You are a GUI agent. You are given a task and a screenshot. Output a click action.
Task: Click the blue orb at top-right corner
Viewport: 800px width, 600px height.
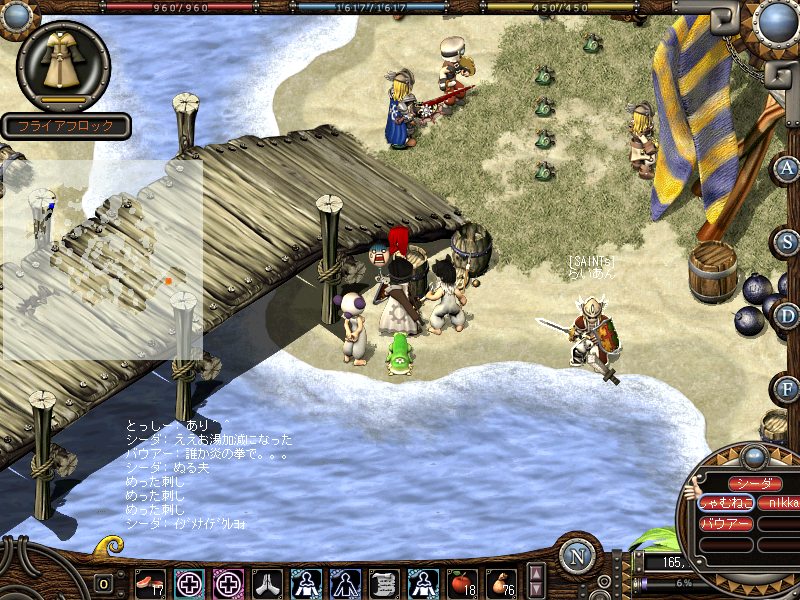coord(776,21)
